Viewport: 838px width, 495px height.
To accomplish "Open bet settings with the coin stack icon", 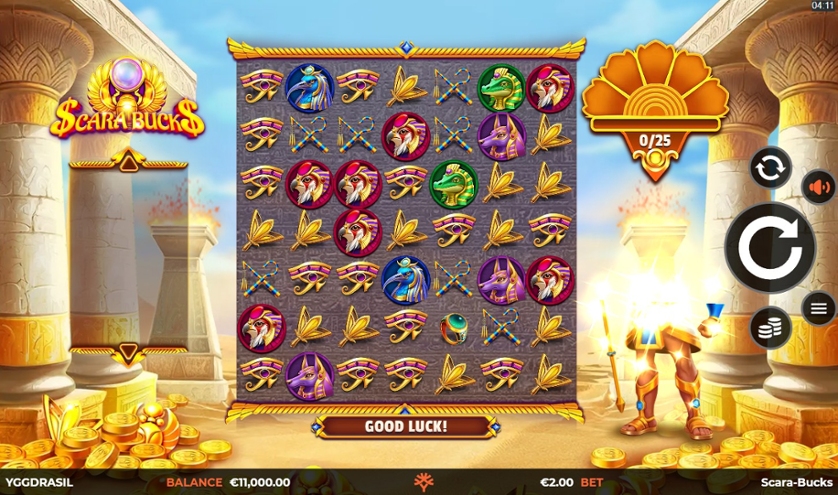I will [770, 327].
